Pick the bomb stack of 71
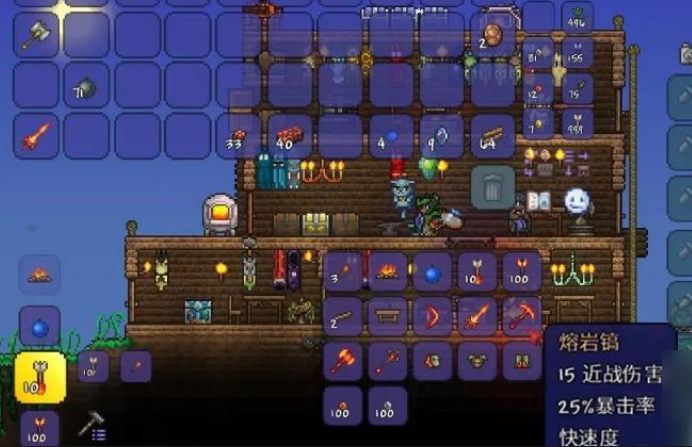692x447 pixels. click(x=87, y=87)
